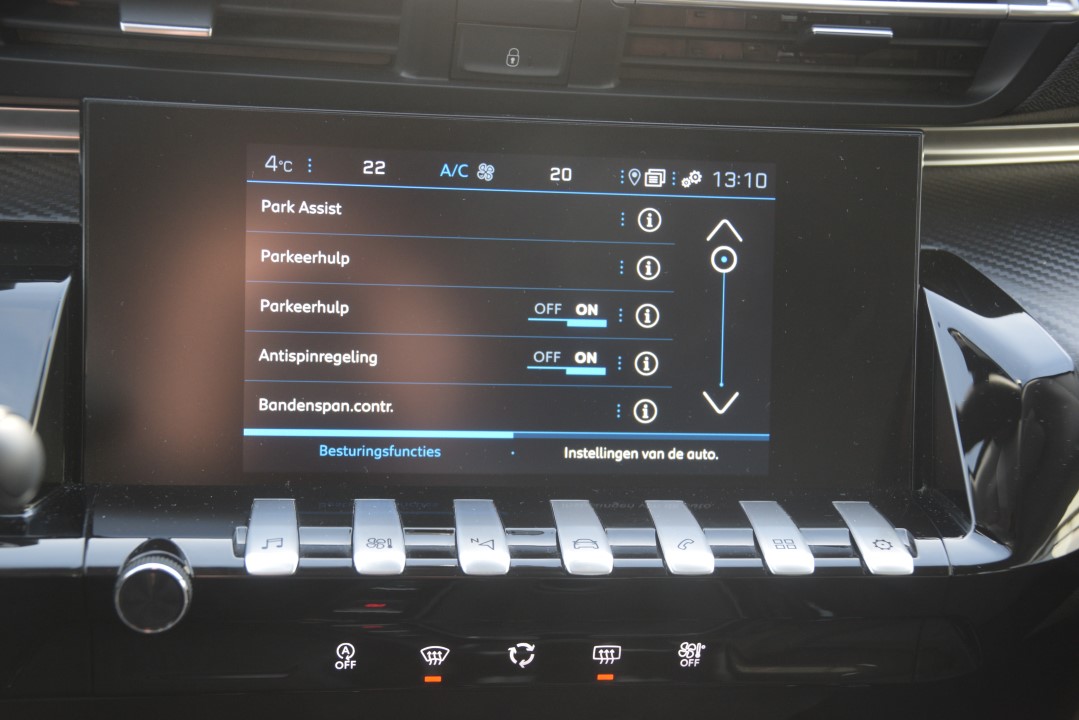Switch to Instellingen van de auto tab

tap(640, 453)
